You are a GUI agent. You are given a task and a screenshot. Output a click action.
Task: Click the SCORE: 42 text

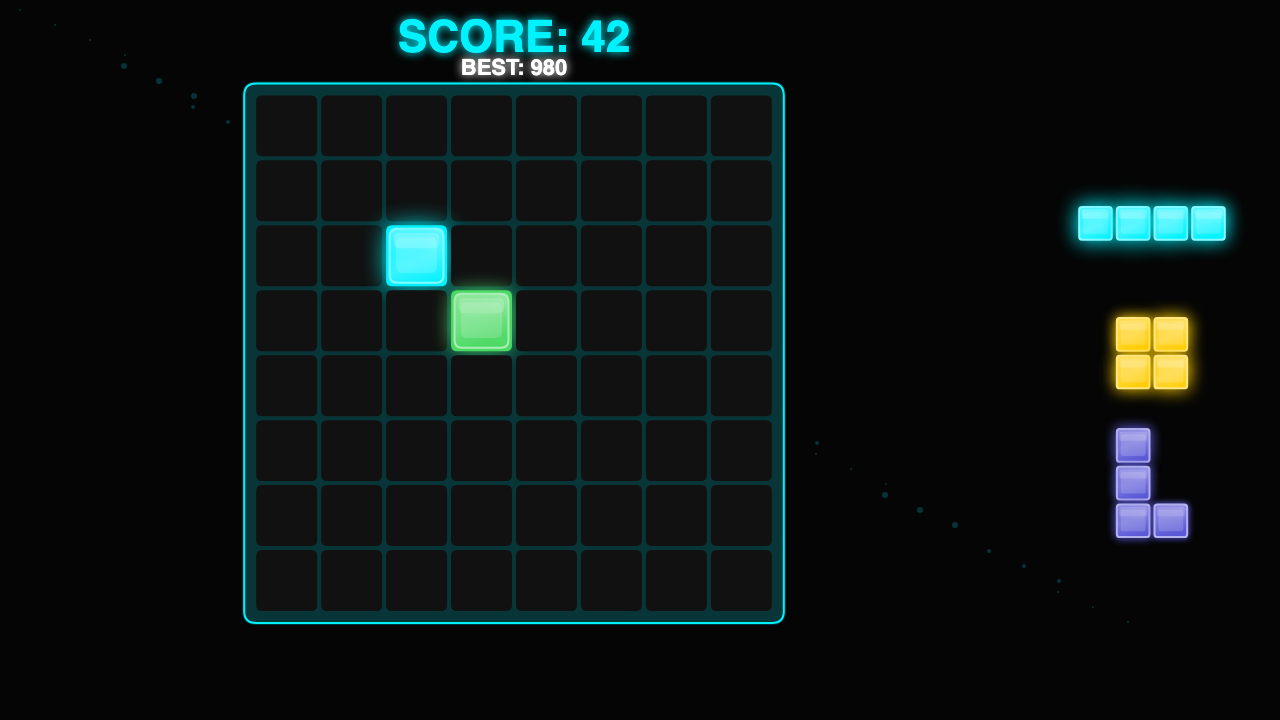pos(513,37)
